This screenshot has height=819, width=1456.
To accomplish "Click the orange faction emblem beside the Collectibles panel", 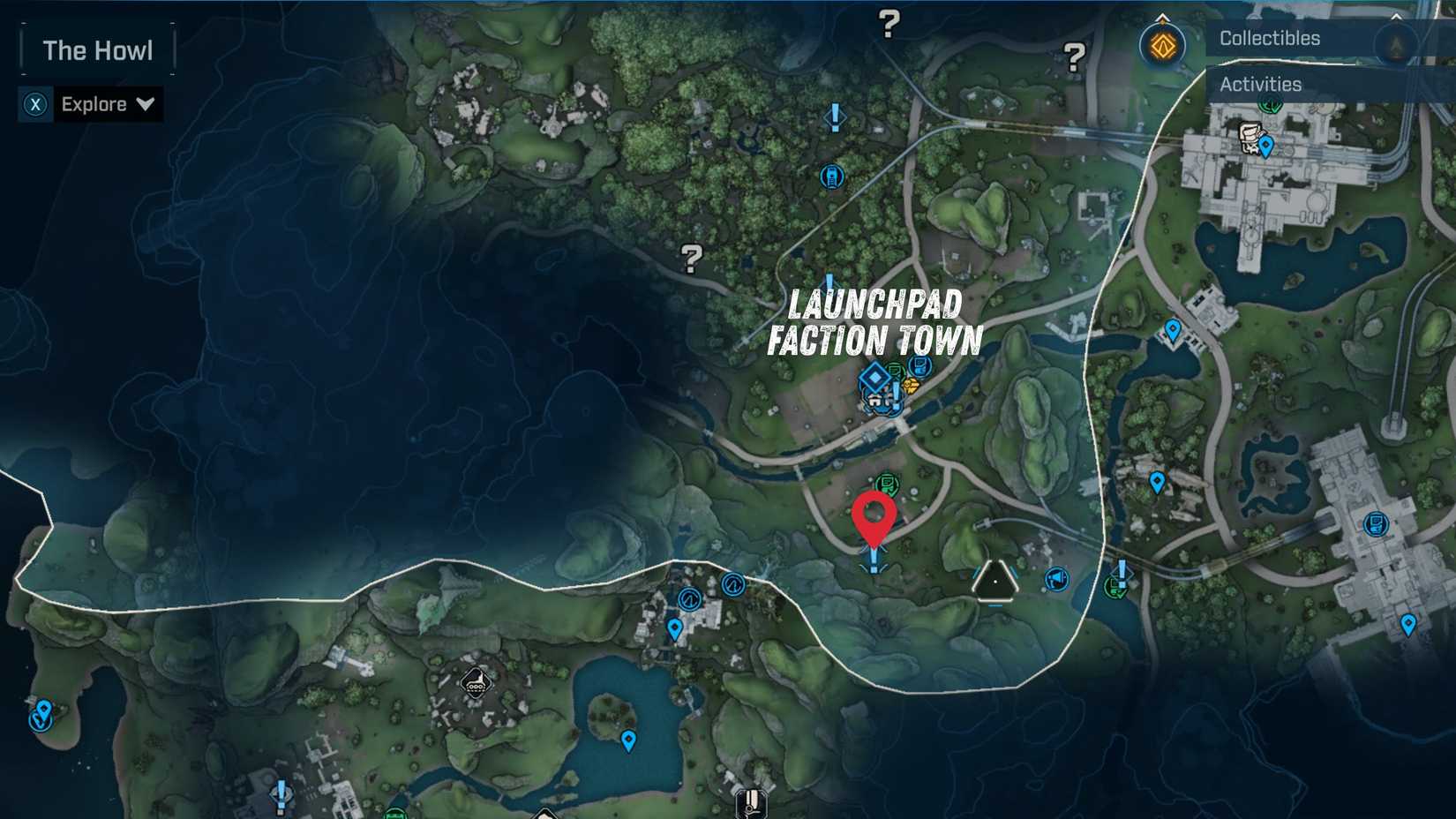I will [1165, 44].
